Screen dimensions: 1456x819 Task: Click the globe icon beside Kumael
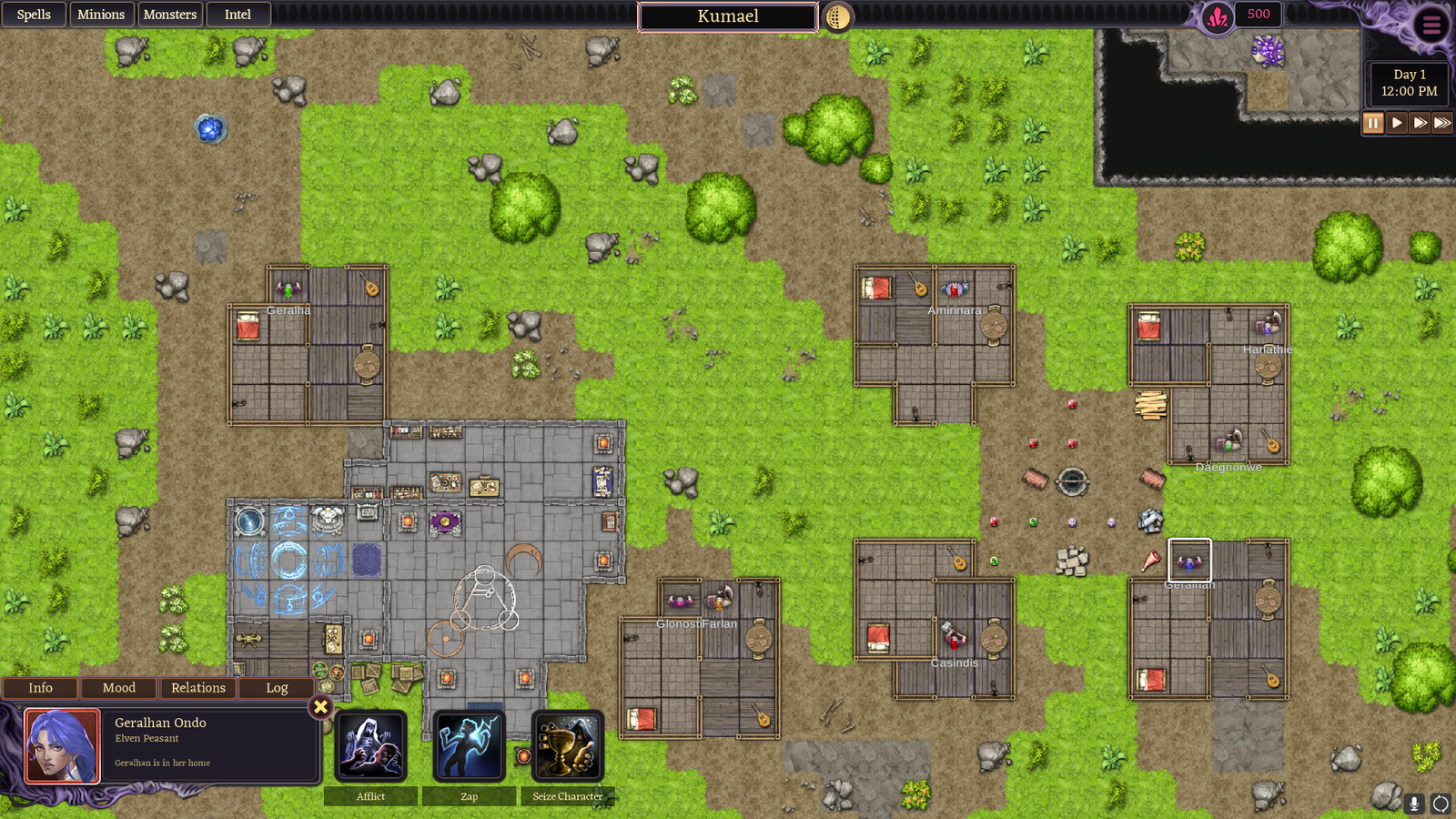(x=837, y=16)
